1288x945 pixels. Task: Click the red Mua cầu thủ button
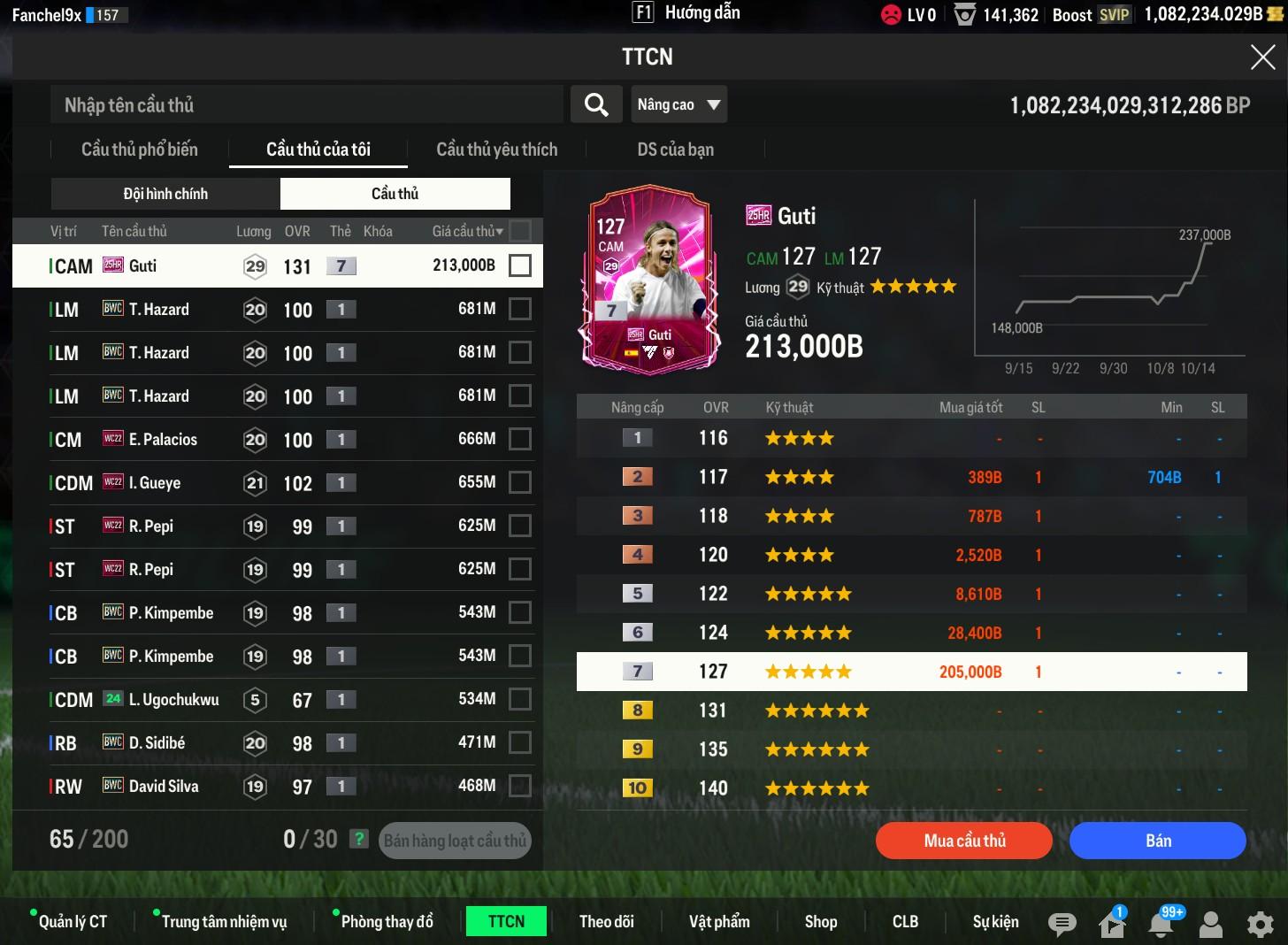coord(963,841)
